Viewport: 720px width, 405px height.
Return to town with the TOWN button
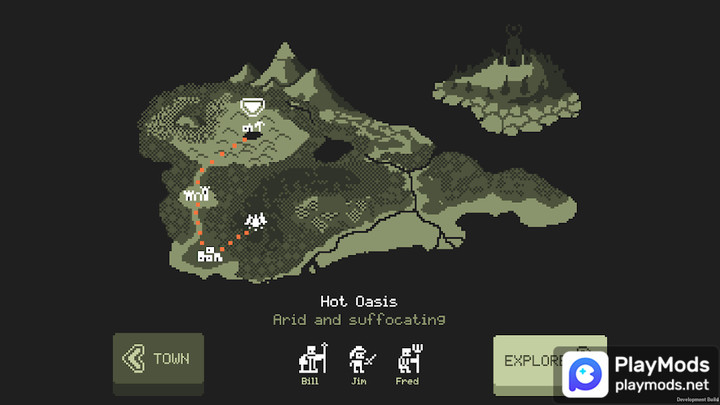[158, 358]
